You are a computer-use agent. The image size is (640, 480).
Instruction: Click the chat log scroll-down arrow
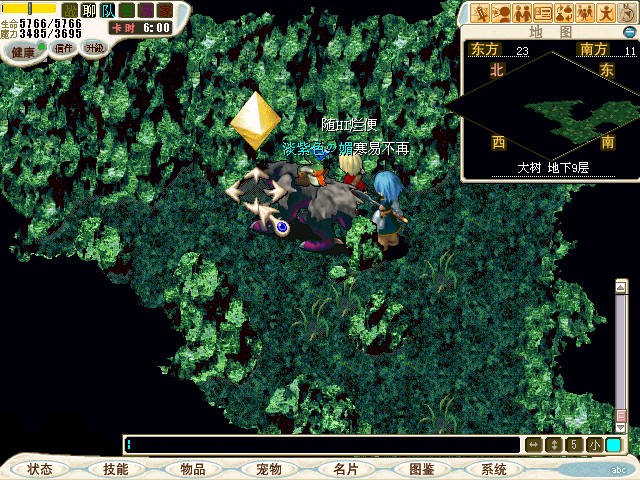pos(621,427)
